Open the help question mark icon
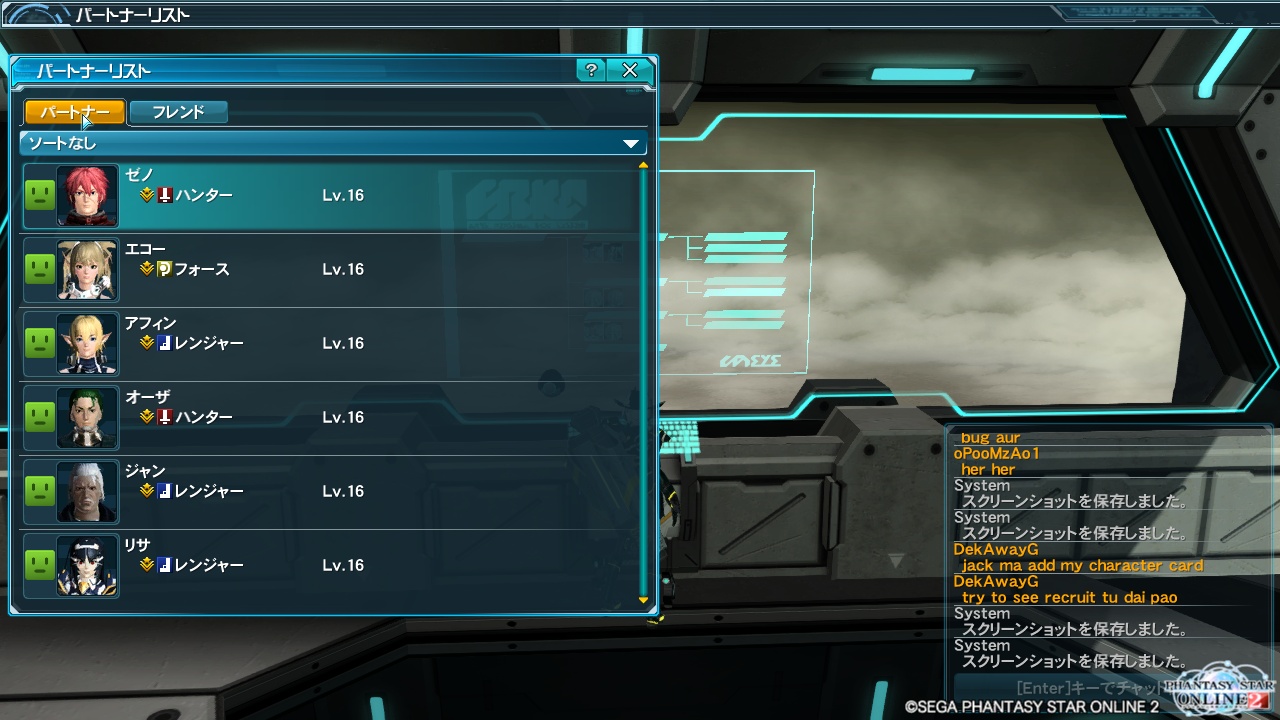1280x720 pixels. point(590,71)
